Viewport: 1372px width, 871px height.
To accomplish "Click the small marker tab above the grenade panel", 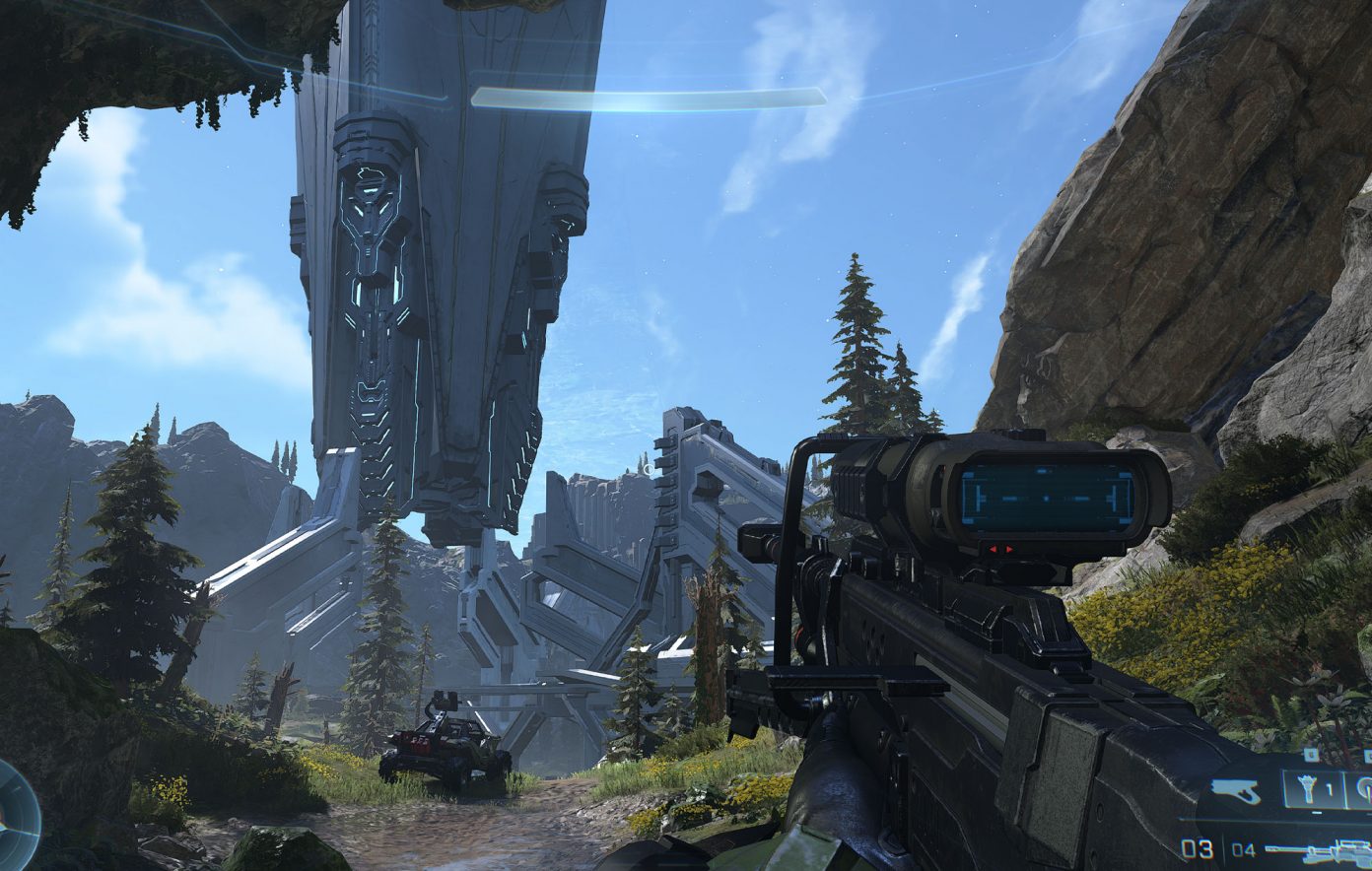I will (1312, 753).
